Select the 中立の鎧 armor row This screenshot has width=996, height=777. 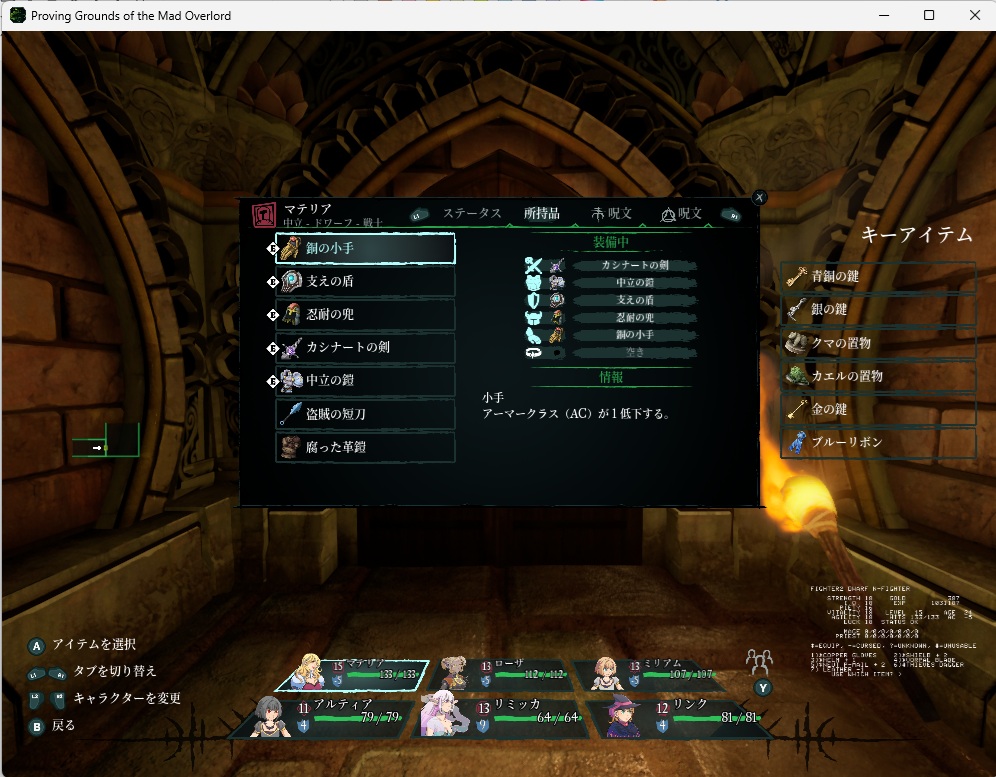[365, 381]
